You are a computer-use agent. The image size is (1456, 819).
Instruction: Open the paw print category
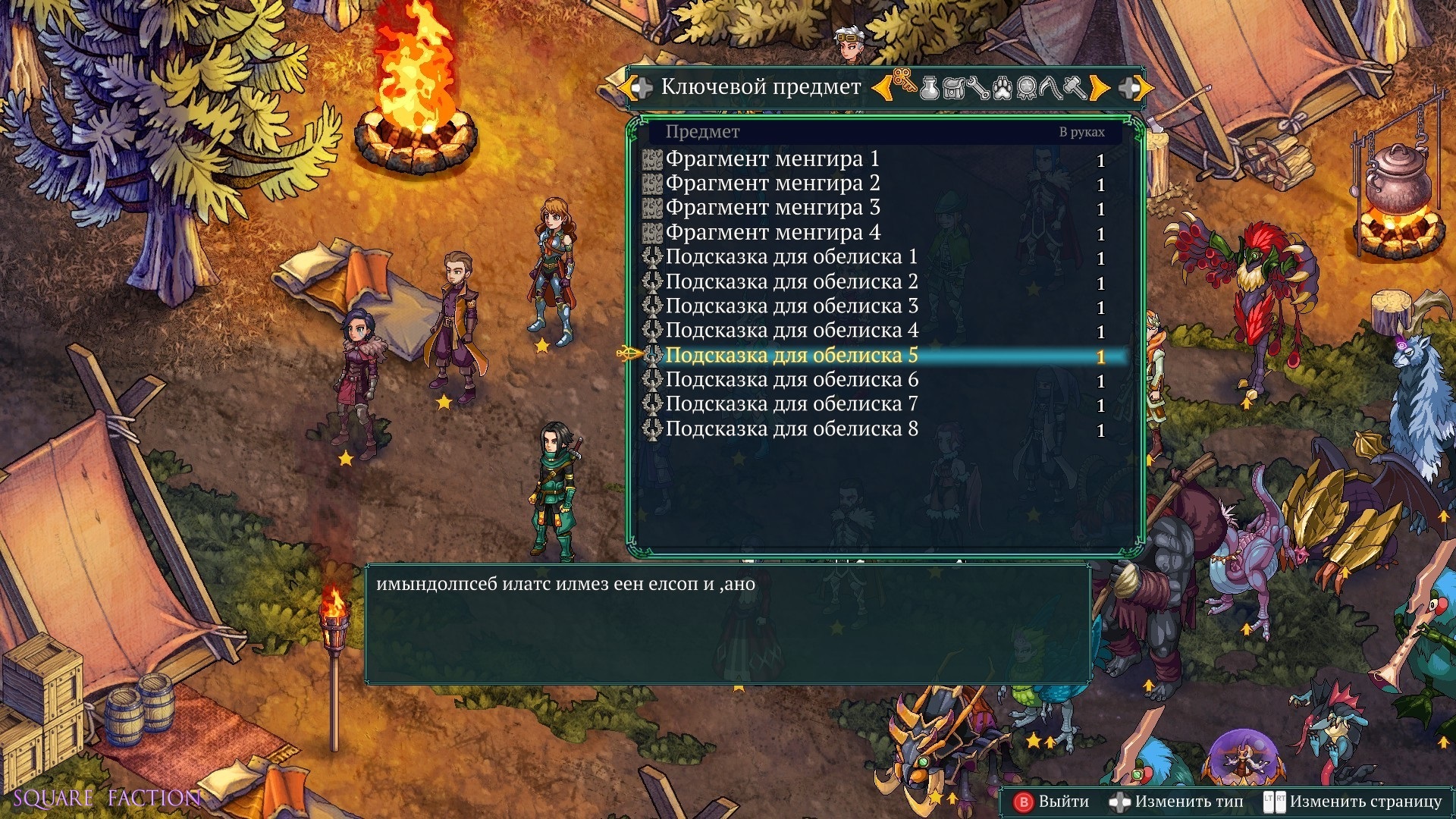(1003, 89)
